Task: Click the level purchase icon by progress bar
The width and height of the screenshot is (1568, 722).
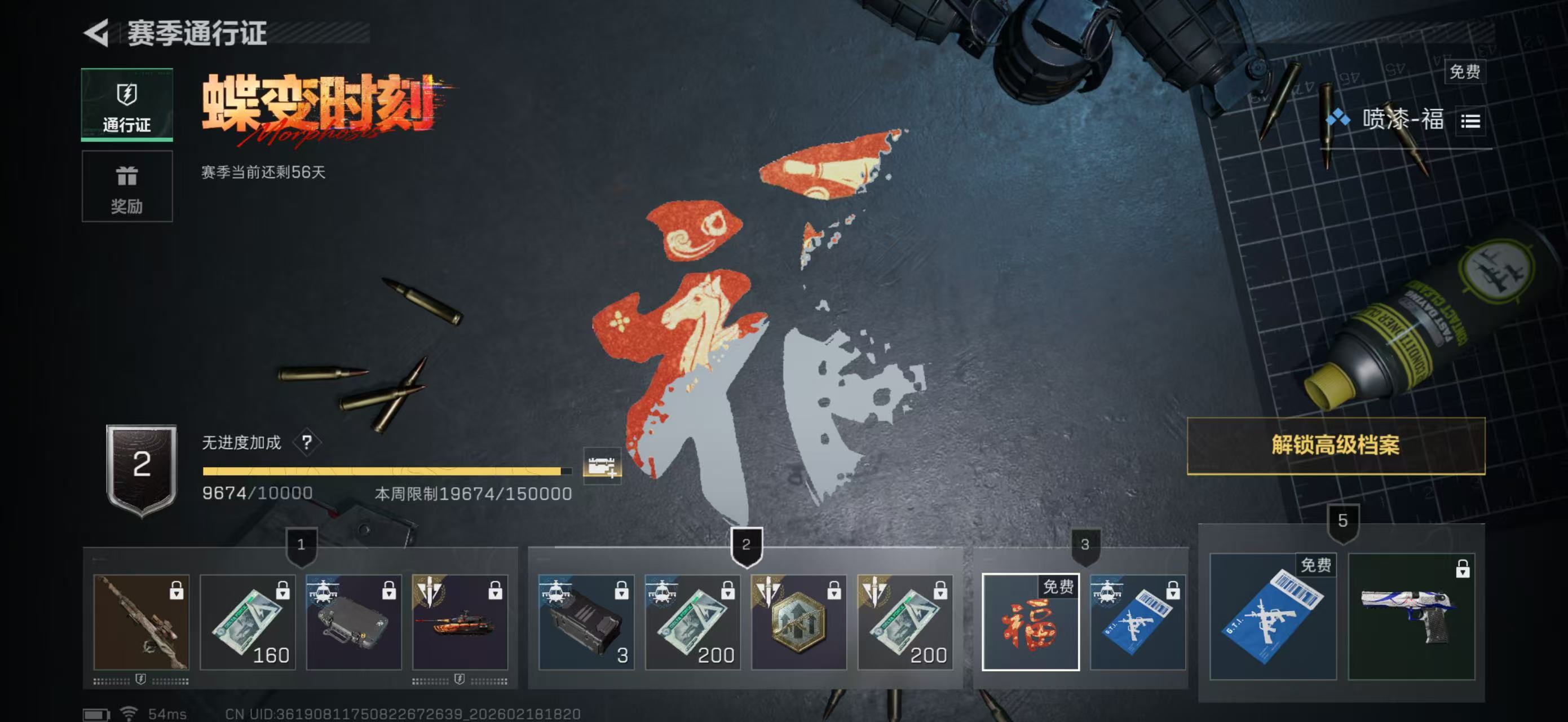Action: 602,466
